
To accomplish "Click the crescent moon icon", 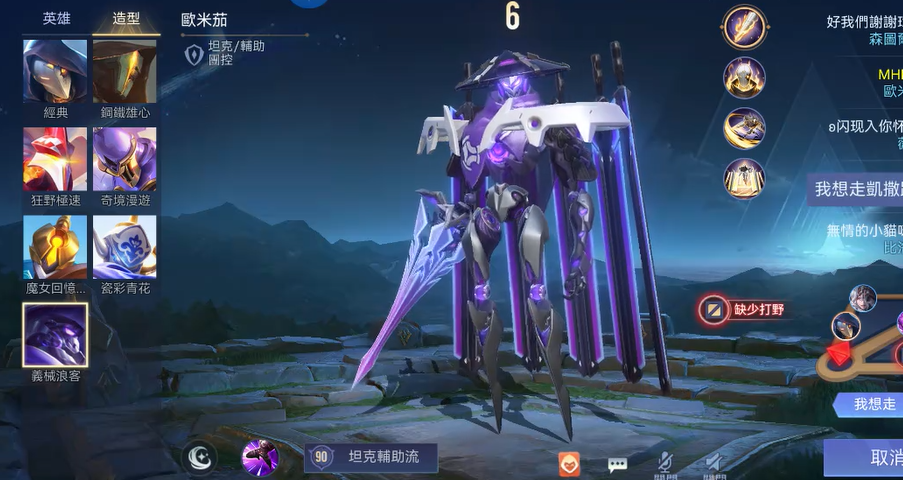I will (x=201, y=458).
